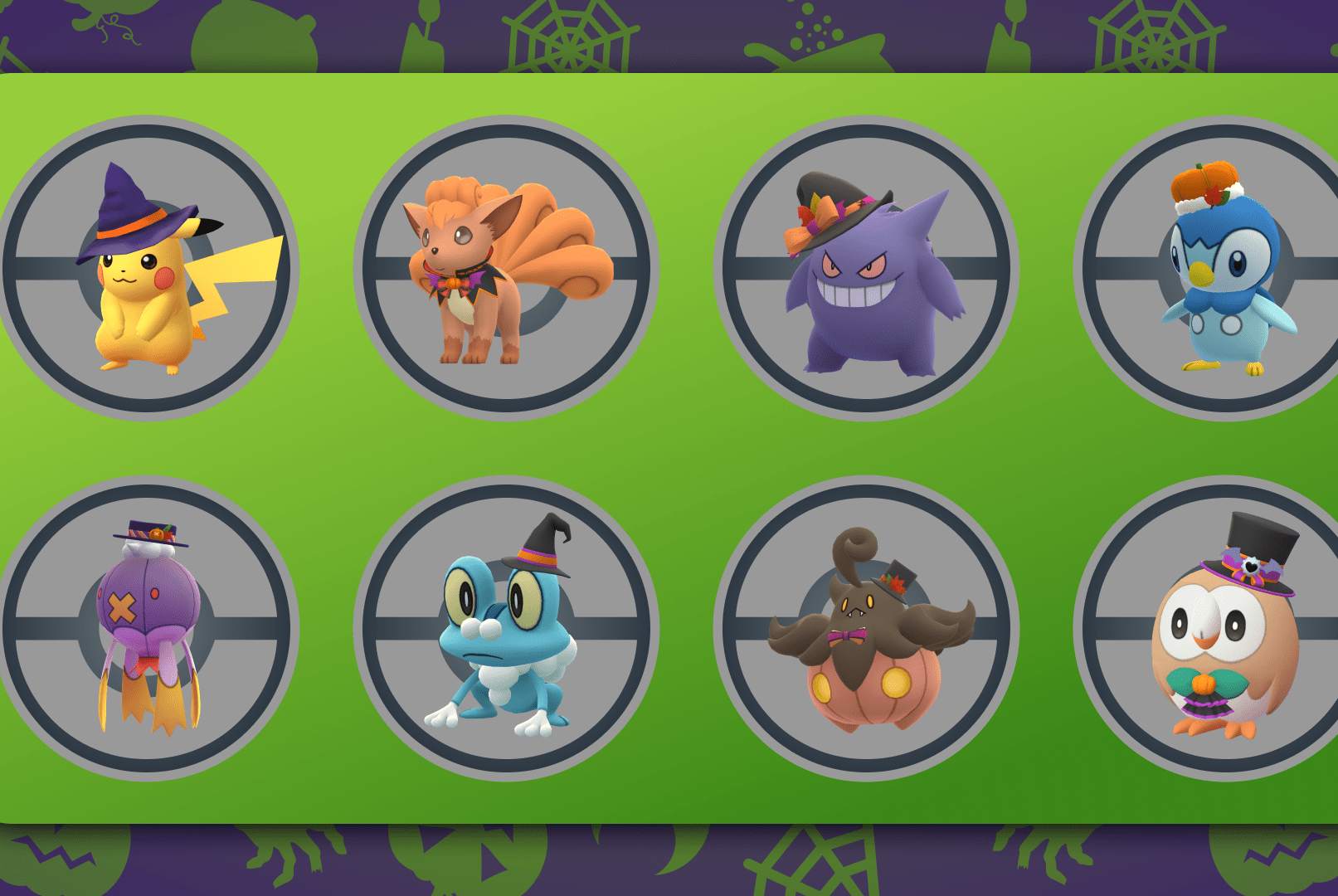Choose the Vulpix with Halloween cape tile
The width and height of the screenshot is (1338, 896).
506,268
